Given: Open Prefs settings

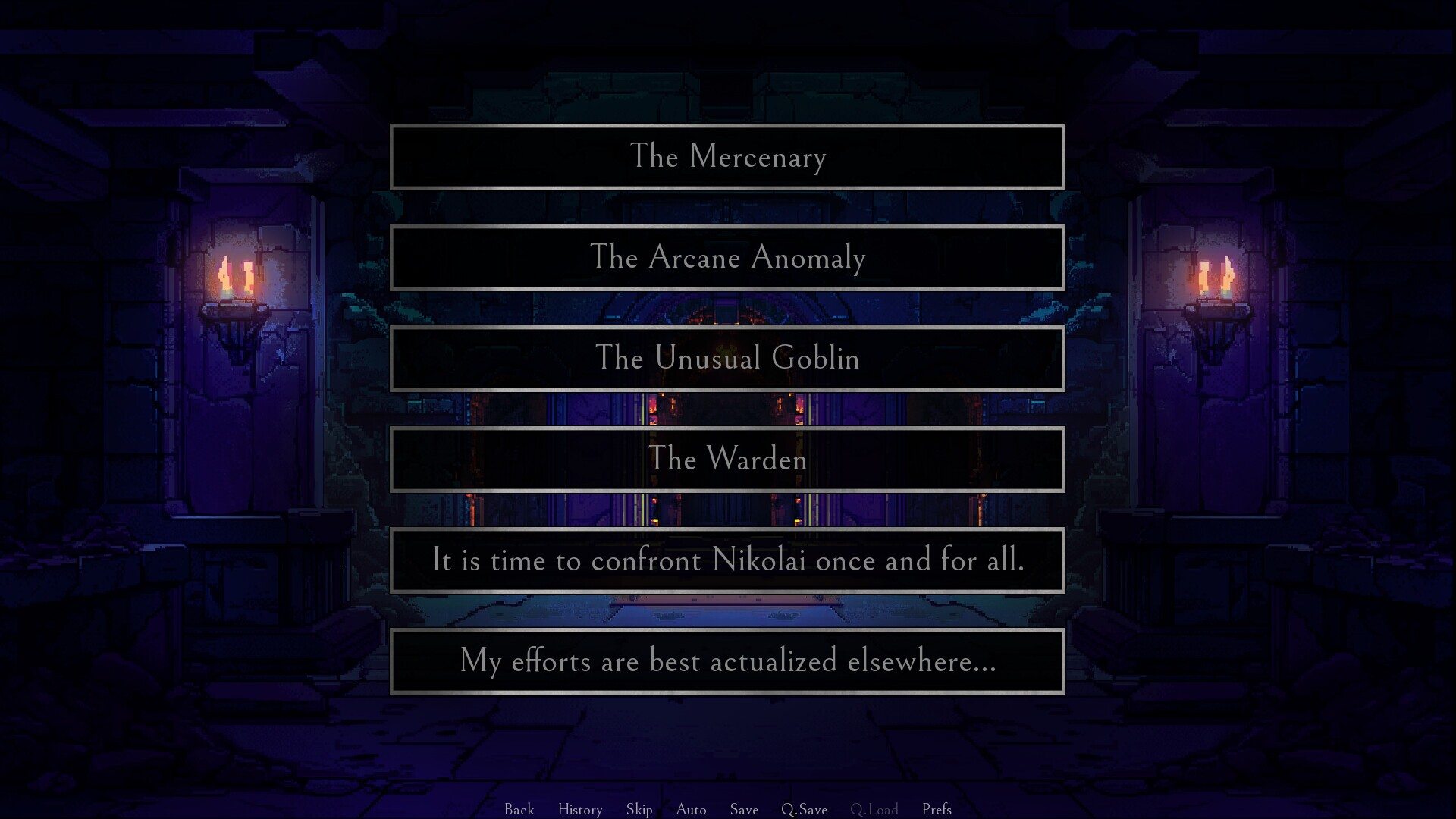Looking at the screenshot, I should pyautogui.click(x=937, y=809).
